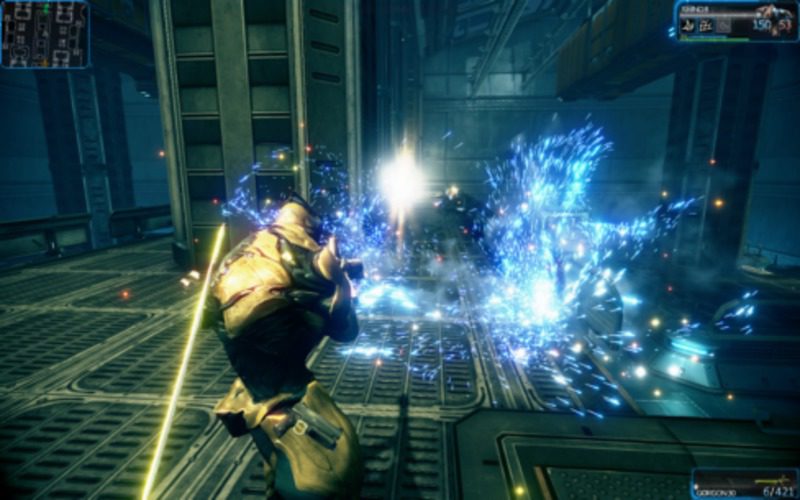Activate the first warframe ability icon

[x=688, y=25]
